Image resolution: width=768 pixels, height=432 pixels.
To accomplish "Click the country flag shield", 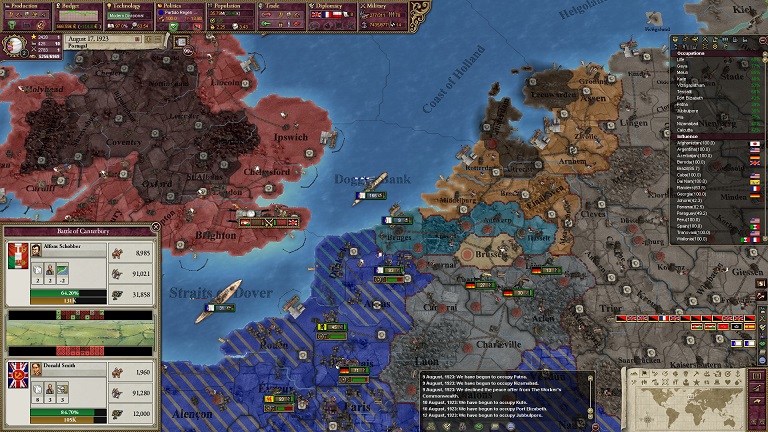I will (x=15, y=44).
